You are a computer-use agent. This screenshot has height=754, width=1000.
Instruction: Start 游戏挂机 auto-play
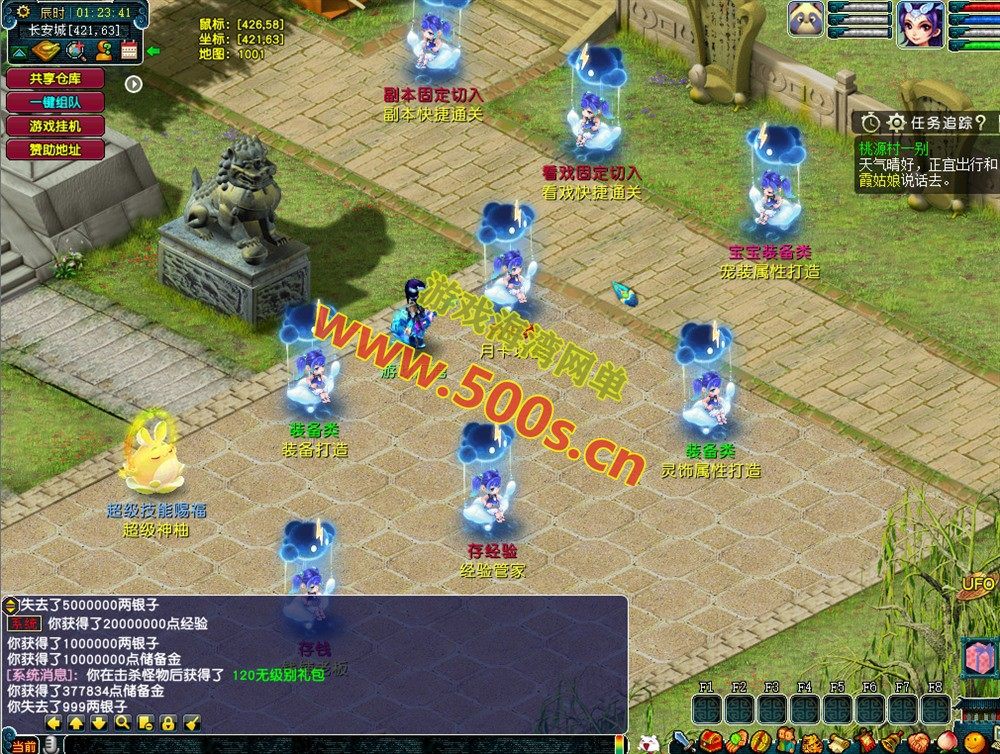coord(55,126)
